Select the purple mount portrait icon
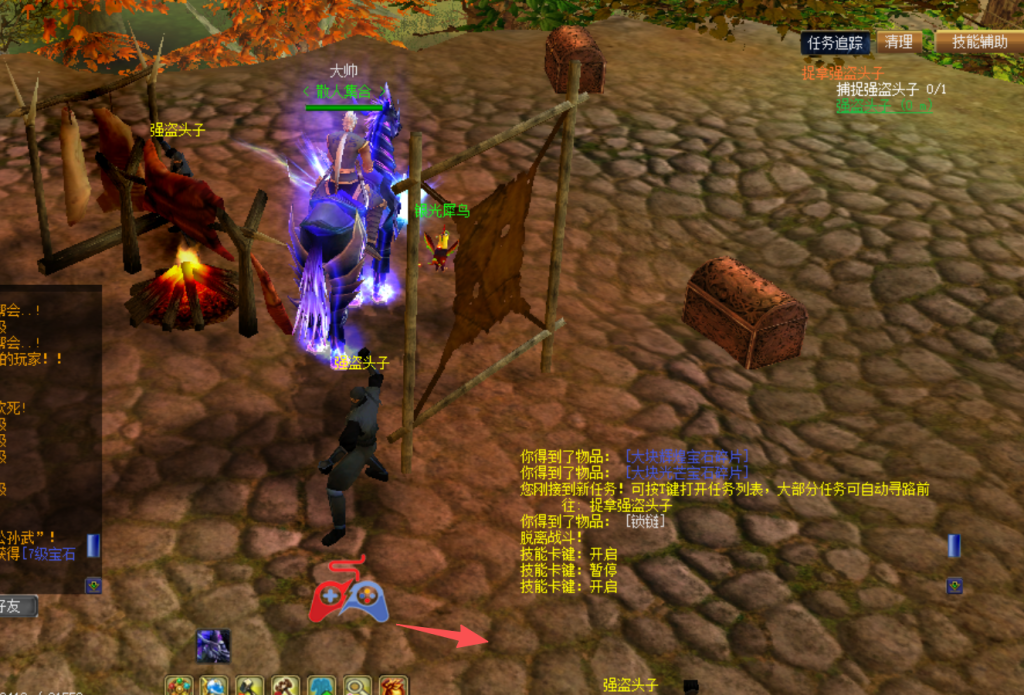 click(213, 646)
